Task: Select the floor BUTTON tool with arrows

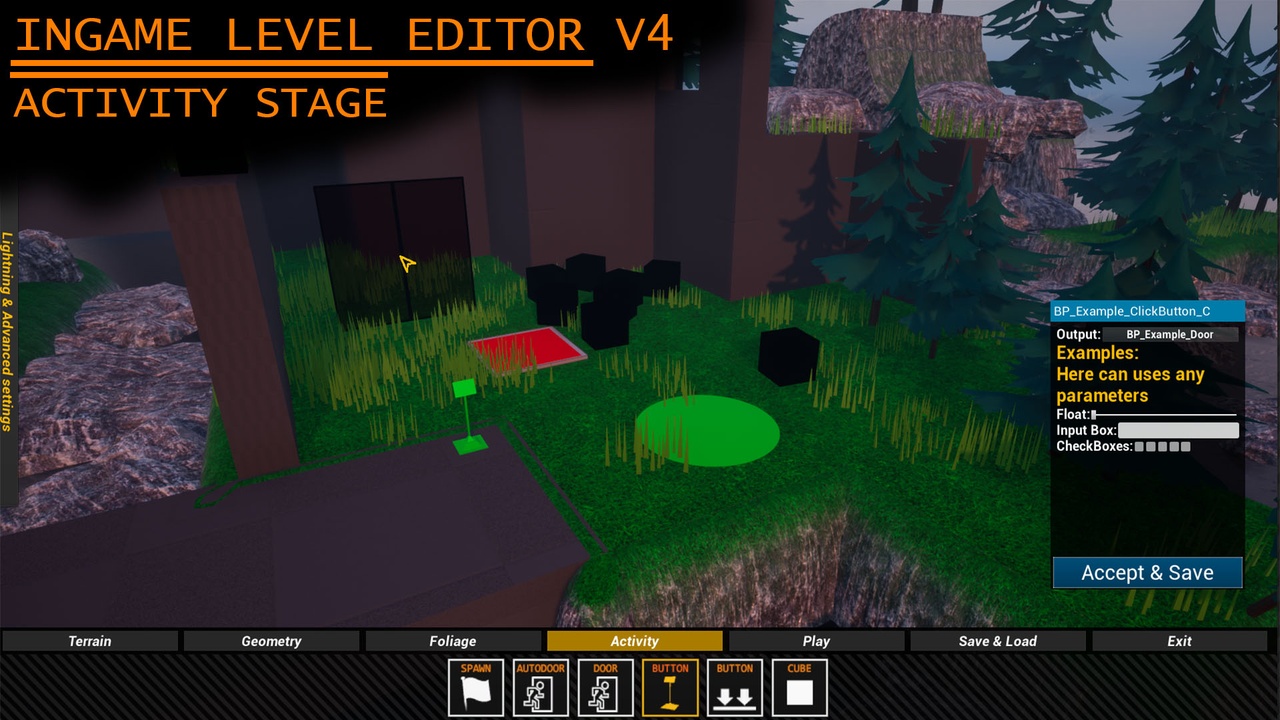Action: (734, 687)
